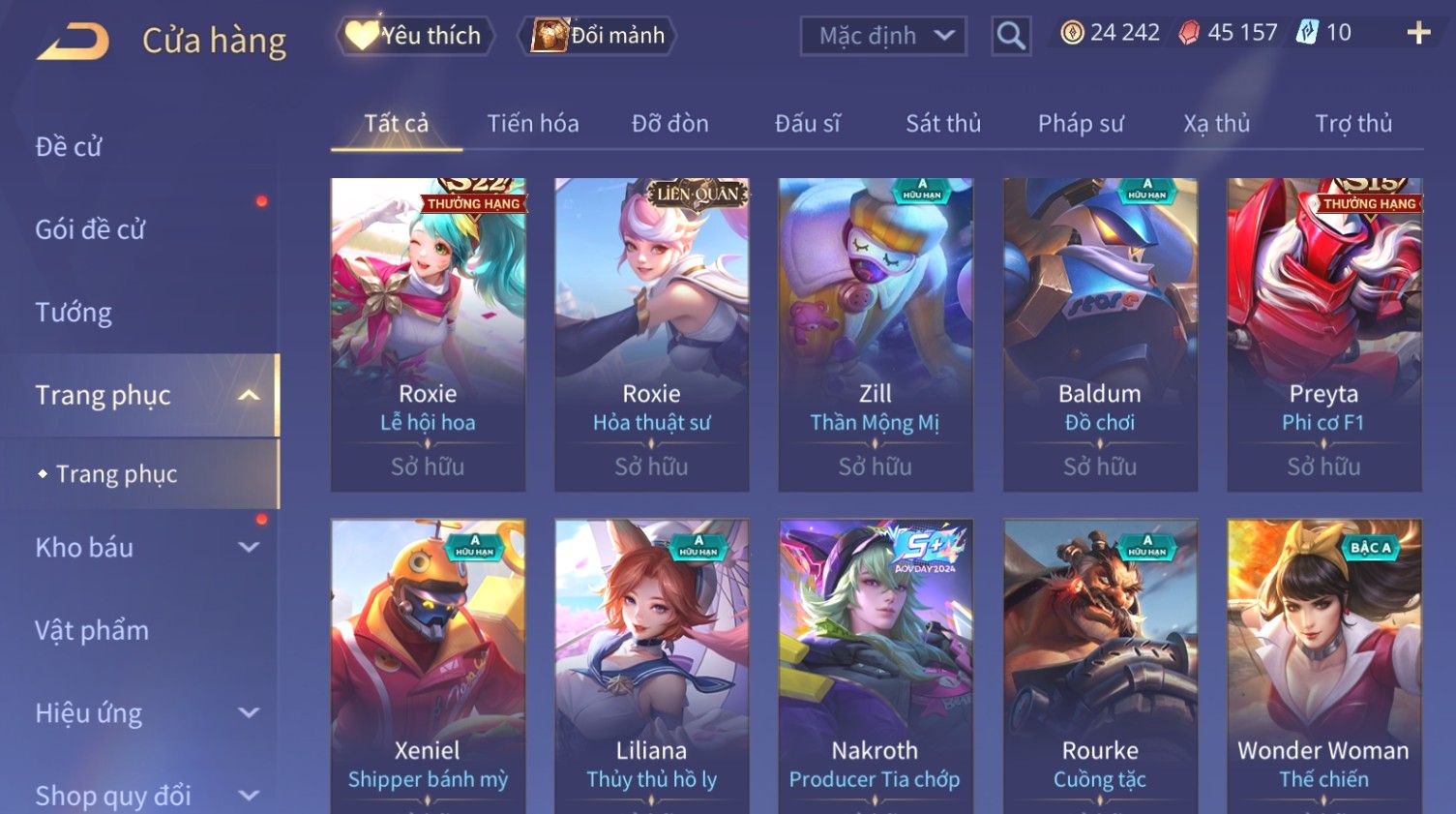View the Preyta Phi cơ F1 skin

[x=1323, y=334]
